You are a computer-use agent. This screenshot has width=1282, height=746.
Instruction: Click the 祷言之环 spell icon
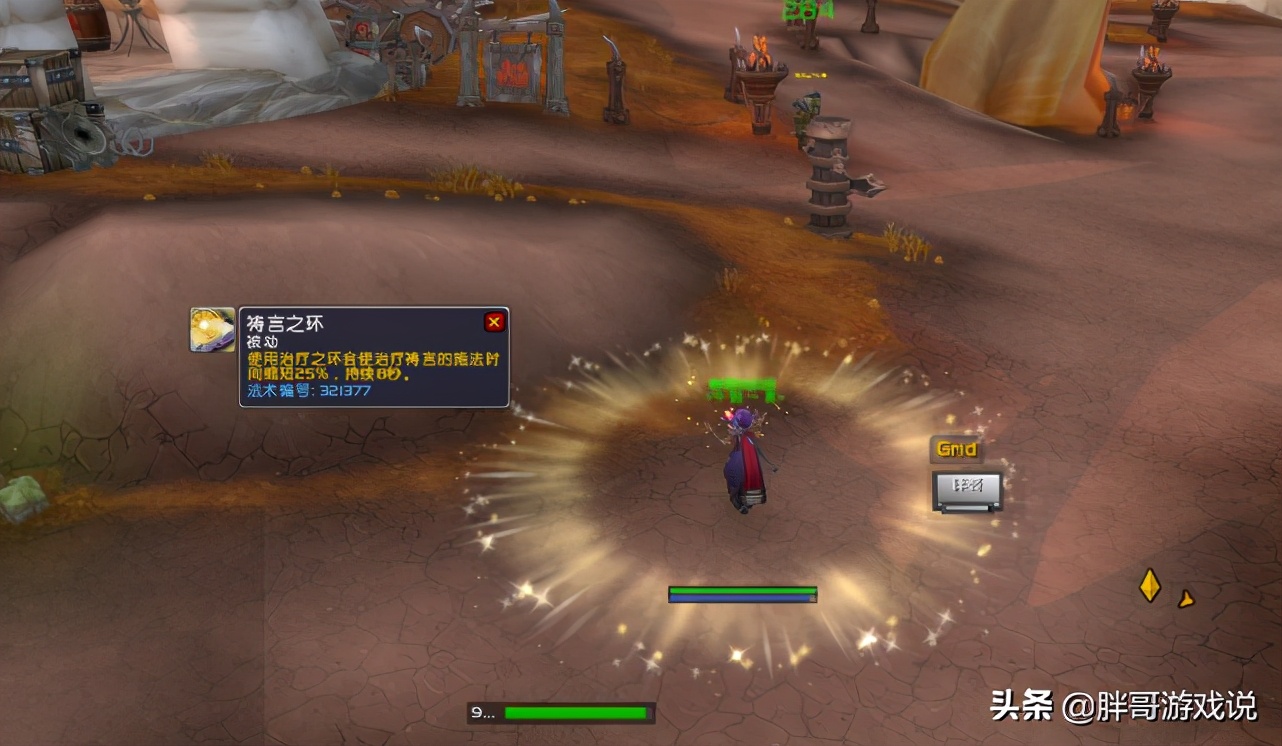point(213,329)
